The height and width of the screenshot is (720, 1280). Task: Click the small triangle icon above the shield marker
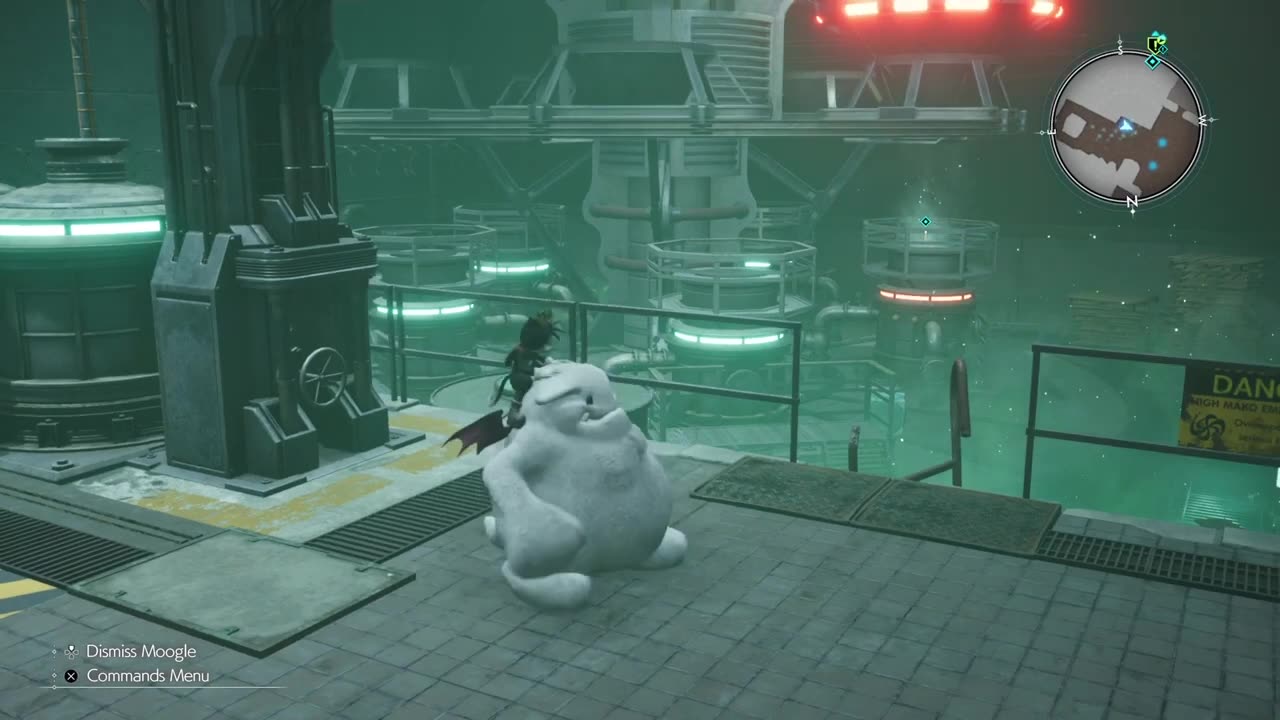(1156, 33)
